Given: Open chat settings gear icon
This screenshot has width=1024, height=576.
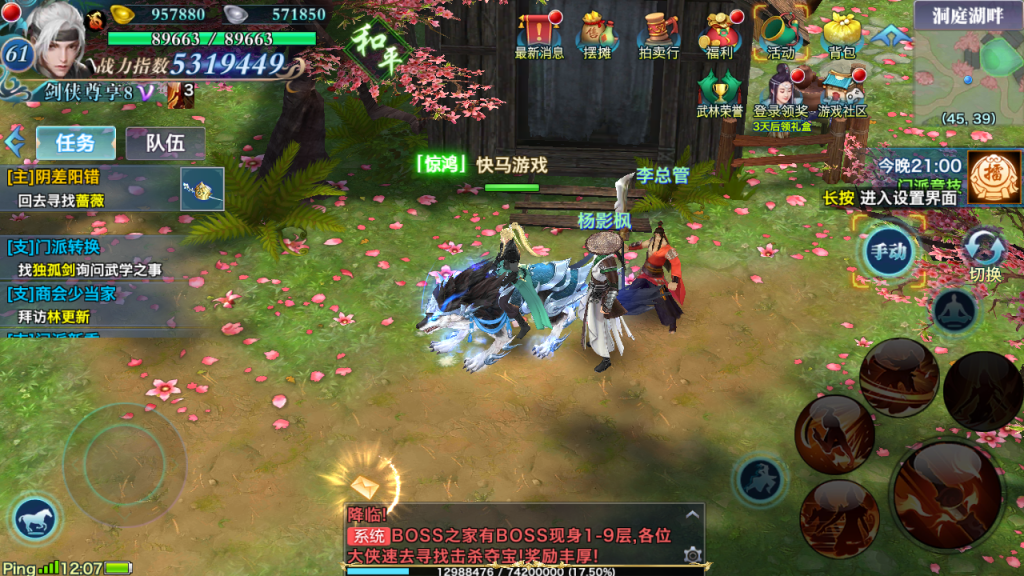Looking at the screenshot, I should tap(691, 554).
